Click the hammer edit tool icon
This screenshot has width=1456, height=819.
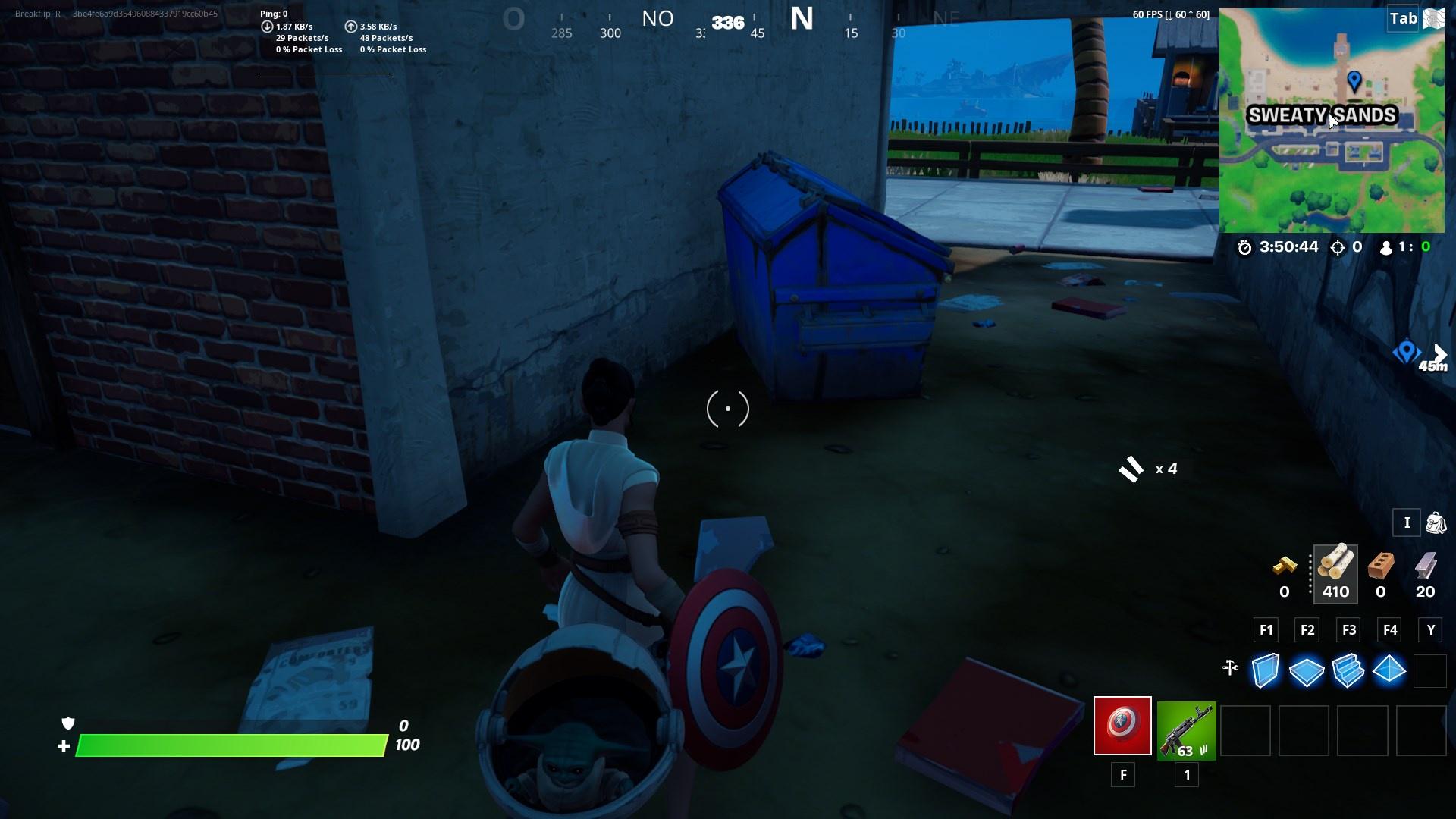pyautogui.click(x=1230, y=669)
